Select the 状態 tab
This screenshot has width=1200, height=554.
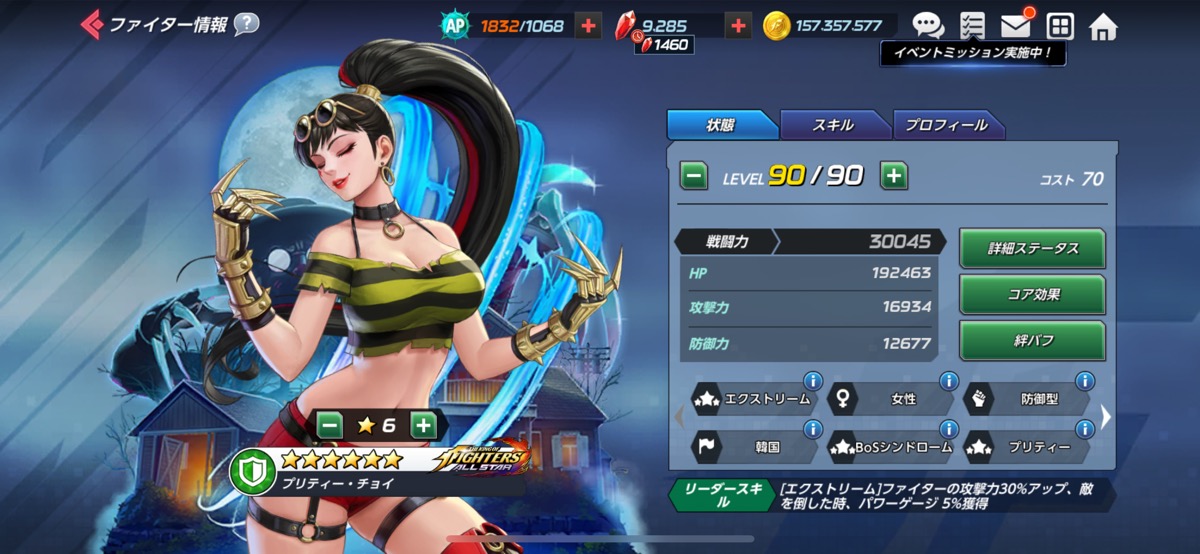click(720, 125)
